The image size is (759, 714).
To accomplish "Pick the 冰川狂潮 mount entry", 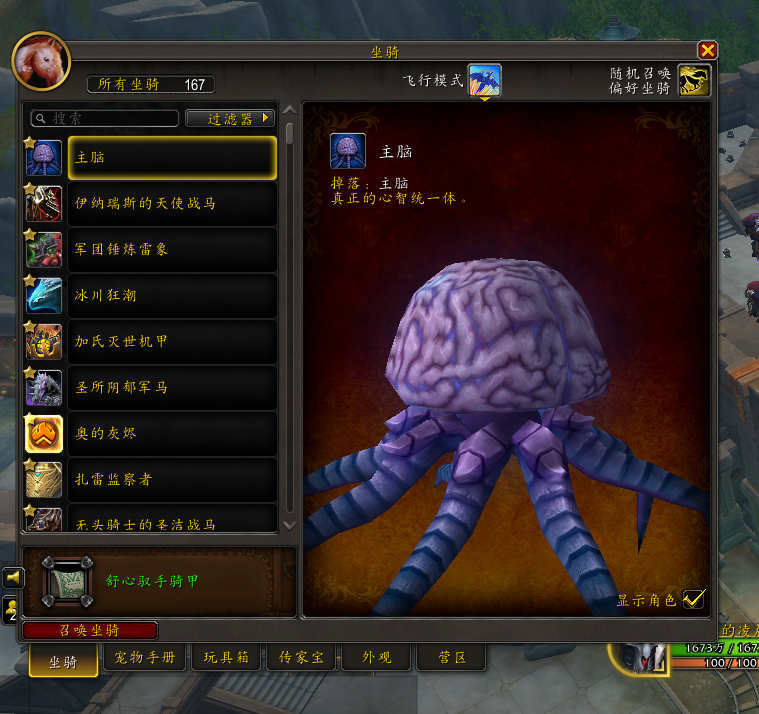I will point(172,295).
